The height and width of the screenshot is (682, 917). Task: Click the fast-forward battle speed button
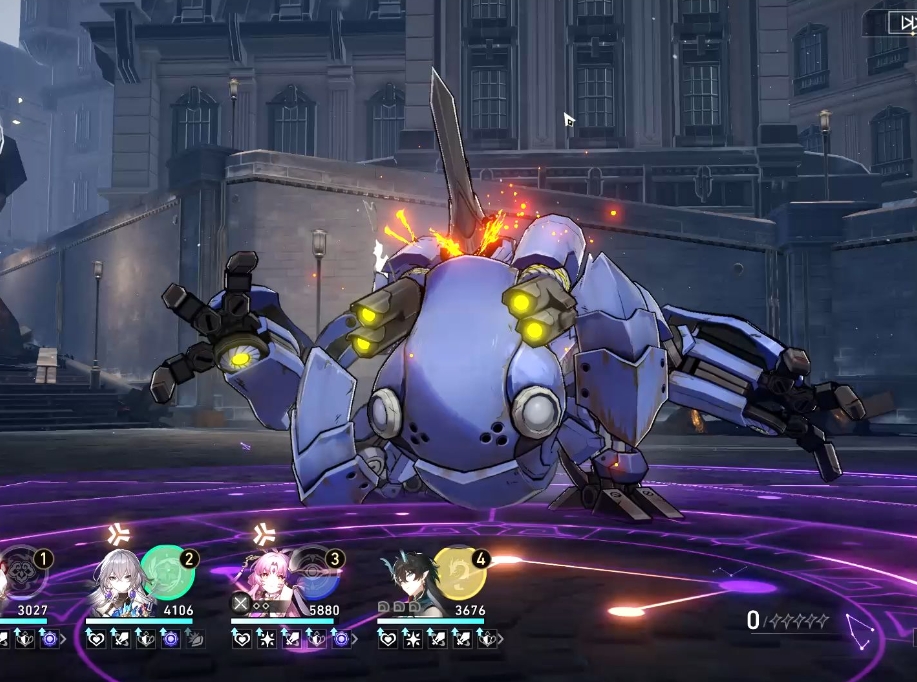[899, 21]
